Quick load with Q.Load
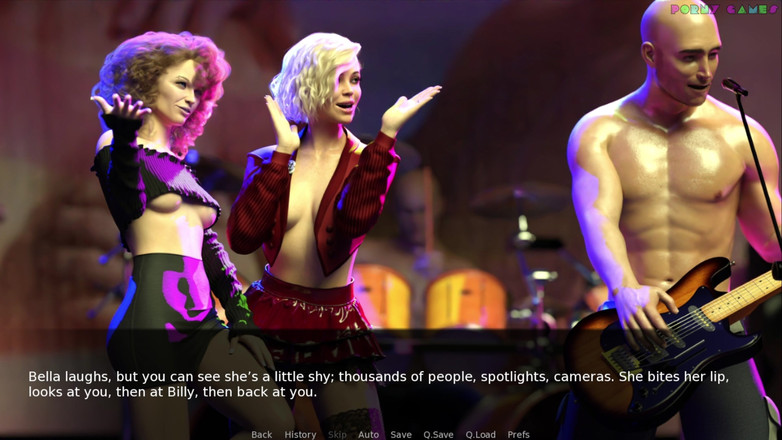 [480, 434]
